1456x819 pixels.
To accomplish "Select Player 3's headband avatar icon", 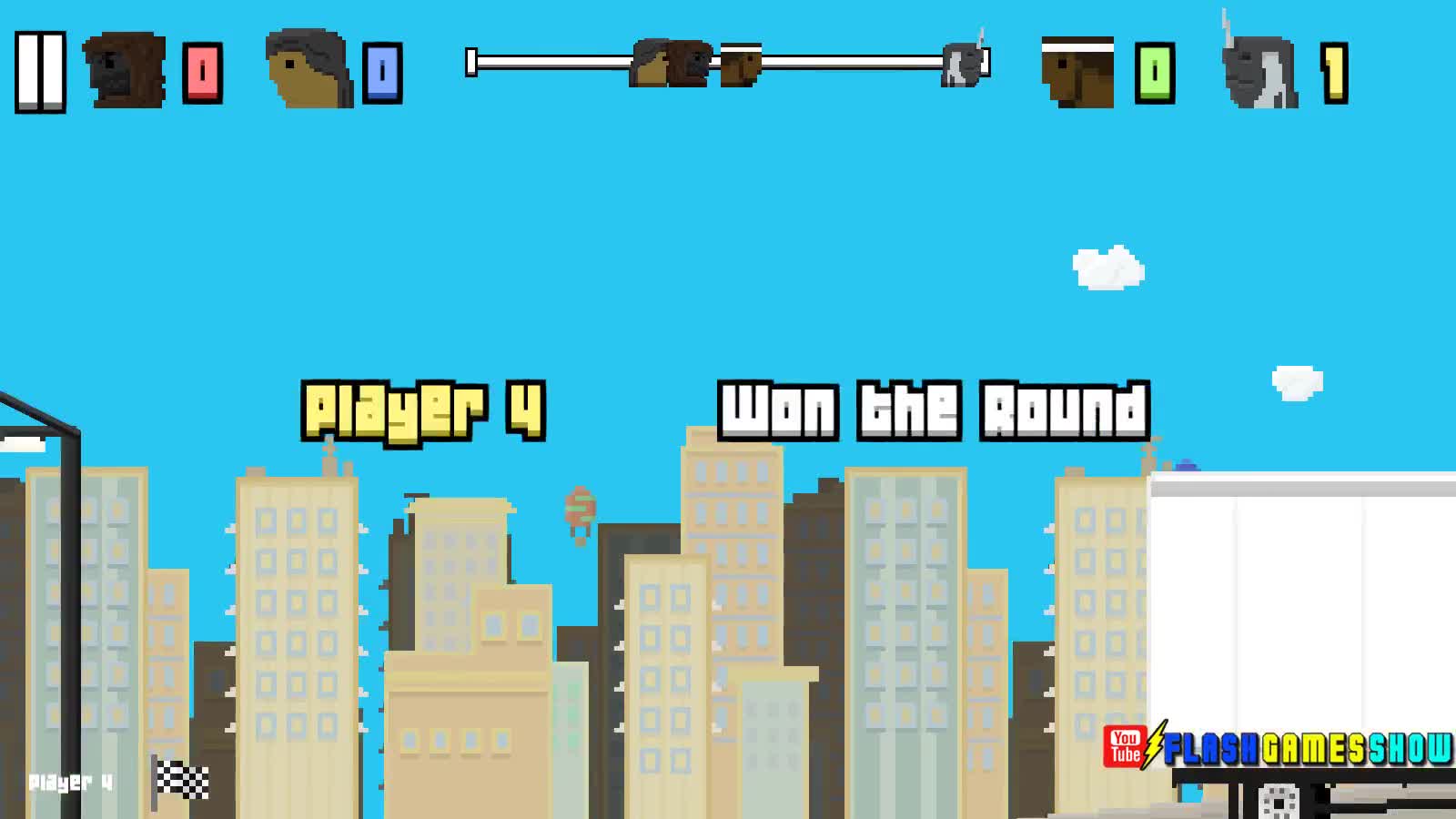I will 1078,73.
